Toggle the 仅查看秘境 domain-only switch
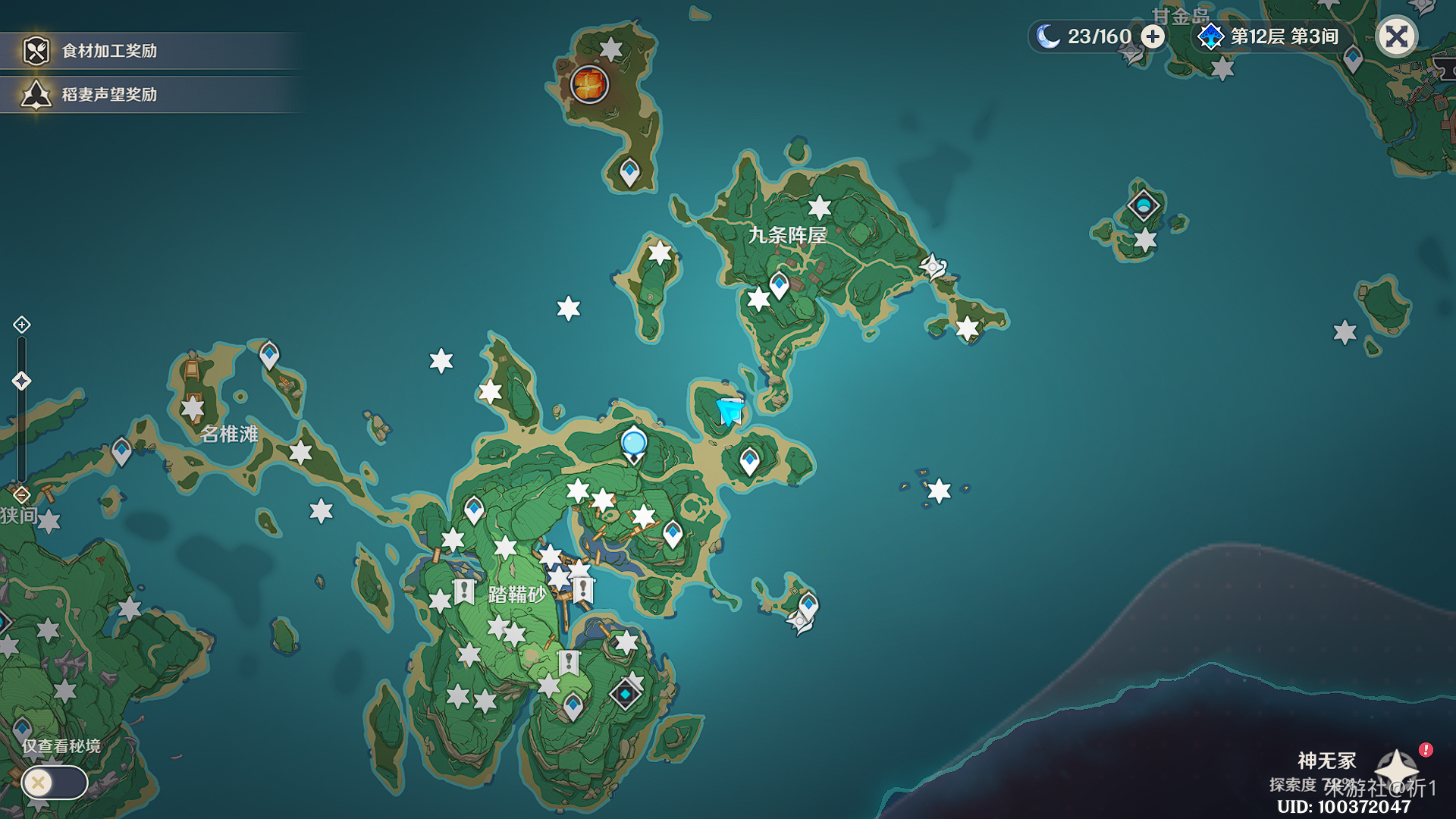1456x819 pixels. pos(54,783)
